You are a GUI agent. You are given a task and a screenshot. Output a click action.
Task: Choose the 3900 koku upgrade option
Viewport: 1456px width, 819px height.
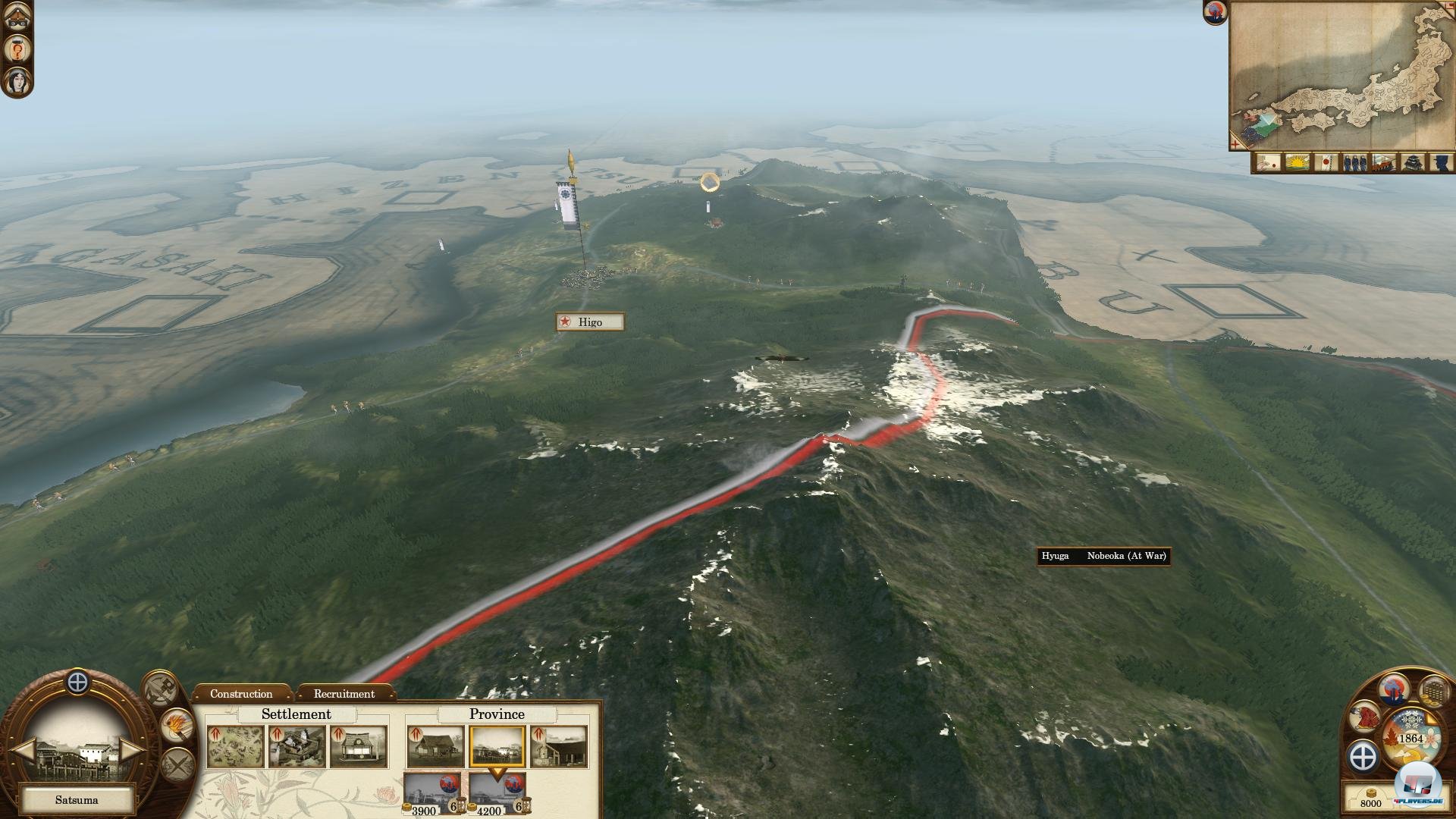(x=431, y=793)
